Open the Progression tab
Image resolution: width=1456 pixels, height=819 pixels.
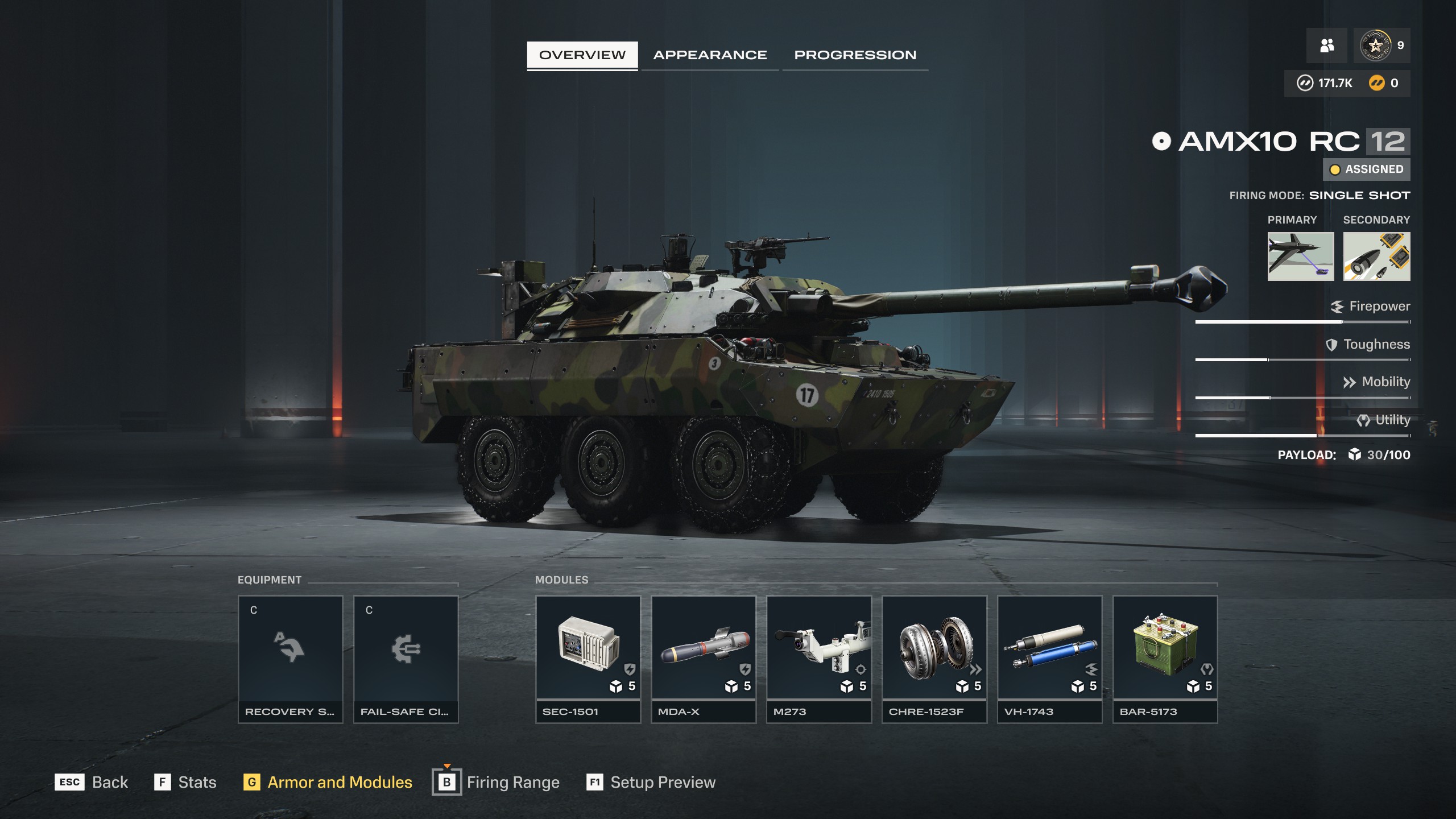click(x=855, y=55)
